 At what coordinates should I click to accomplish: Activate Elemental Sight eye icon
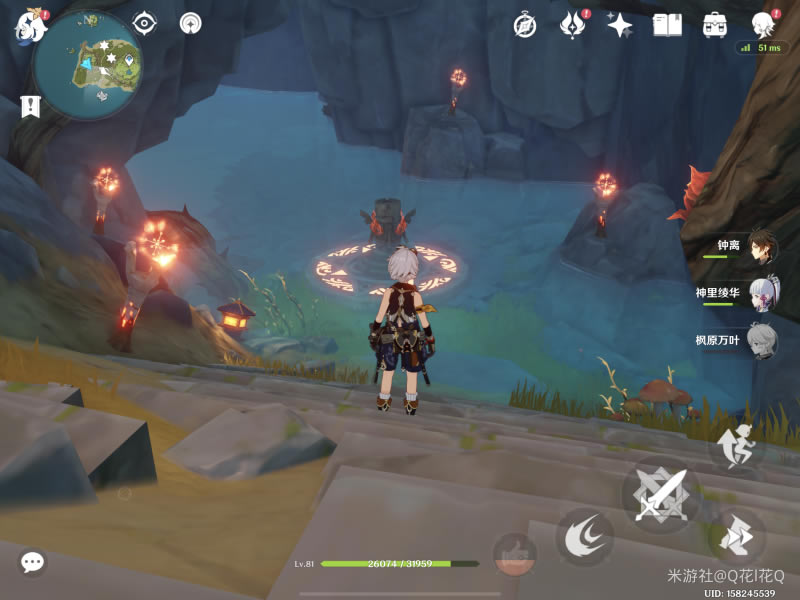point(145,23)
